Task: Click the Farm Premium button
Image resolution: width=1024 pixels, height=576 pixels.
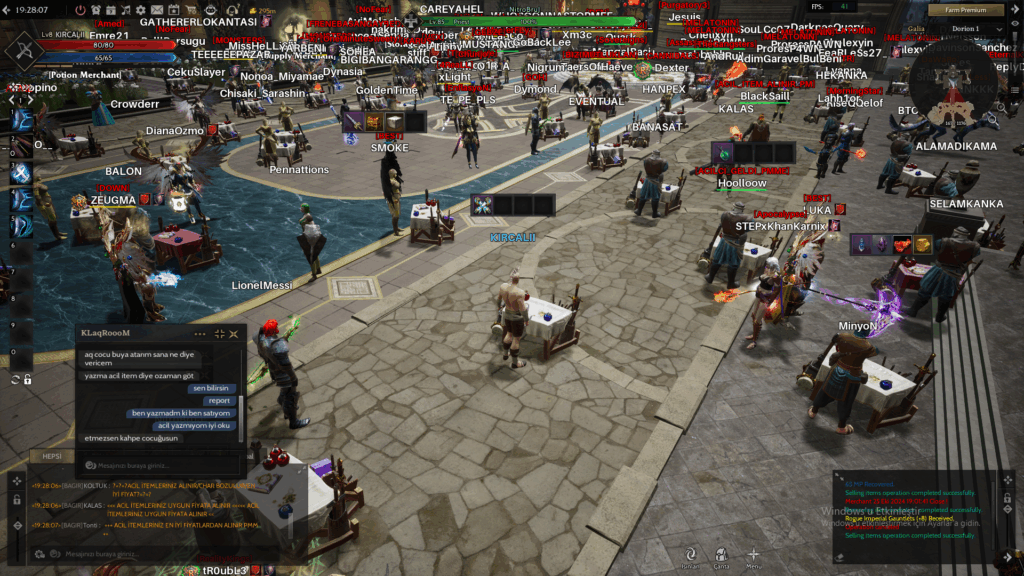Action: [966, 10]
